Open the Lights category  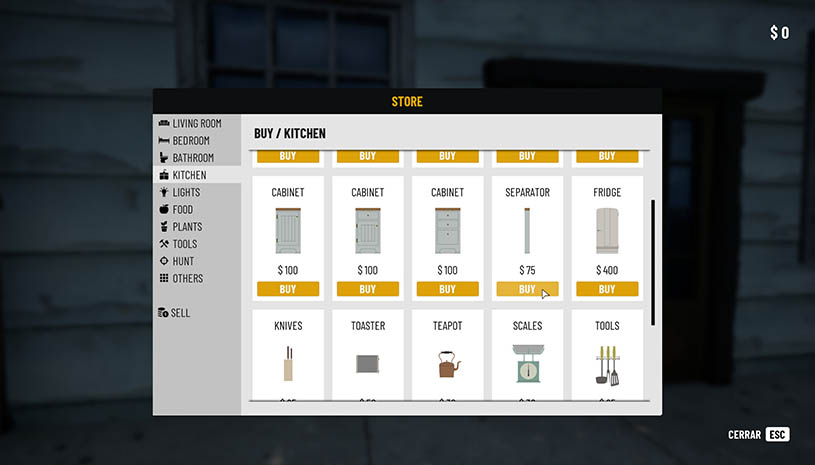[185, 192]
